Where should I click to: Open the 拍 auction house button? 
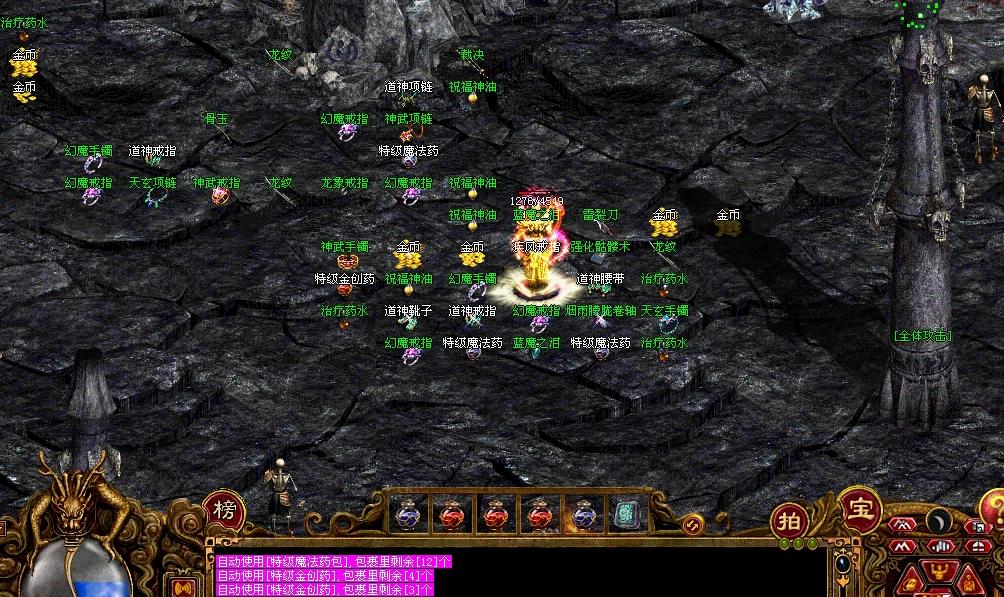pos(789,521)
